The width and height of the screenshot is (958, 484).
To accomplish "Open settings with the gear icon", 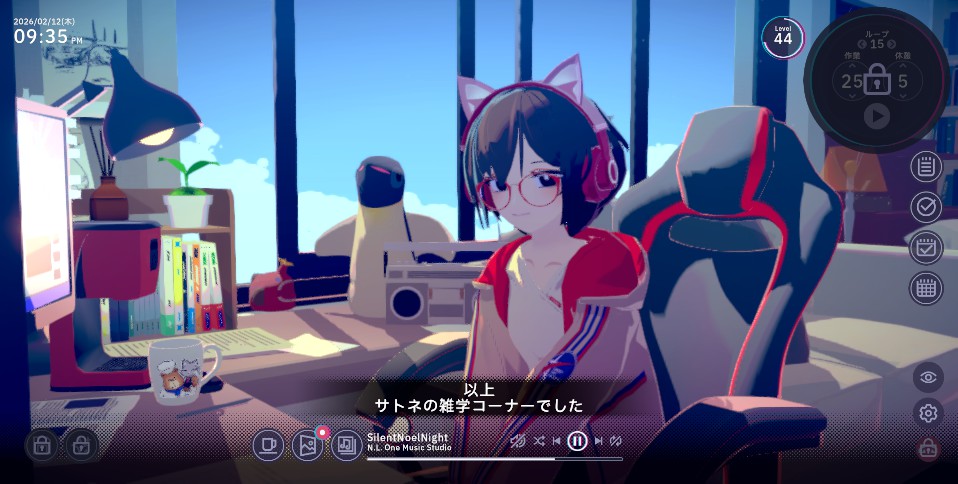I will [x=928, y=413].
